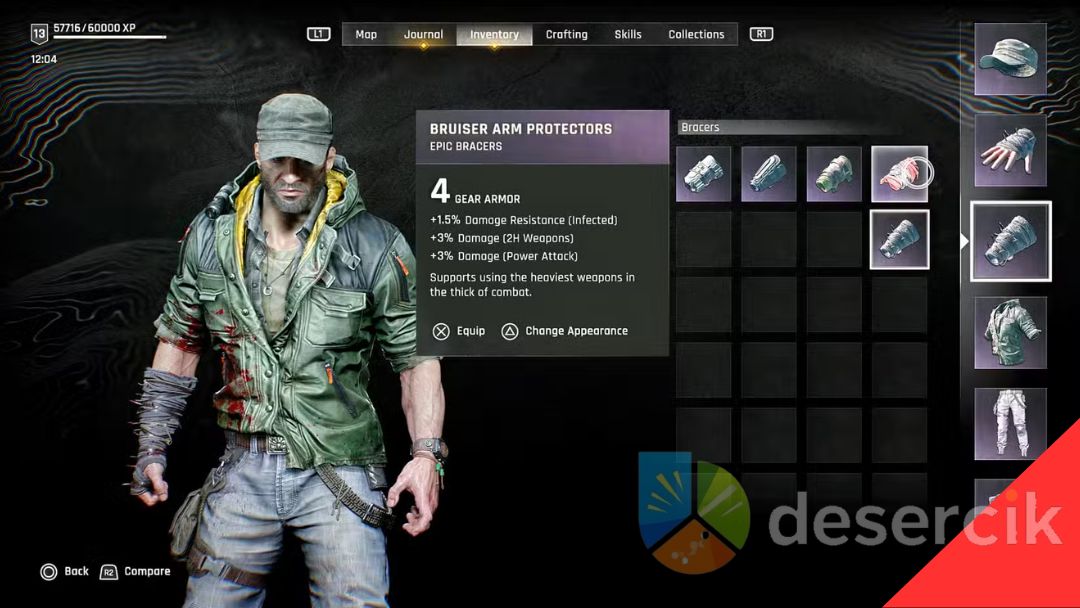Image resolution: width=1080 pixels, height=608 pixels.
Task: Select the pink-red bracer in the Bracers grid
Action: pyautogui.click(x=899, y=174)
